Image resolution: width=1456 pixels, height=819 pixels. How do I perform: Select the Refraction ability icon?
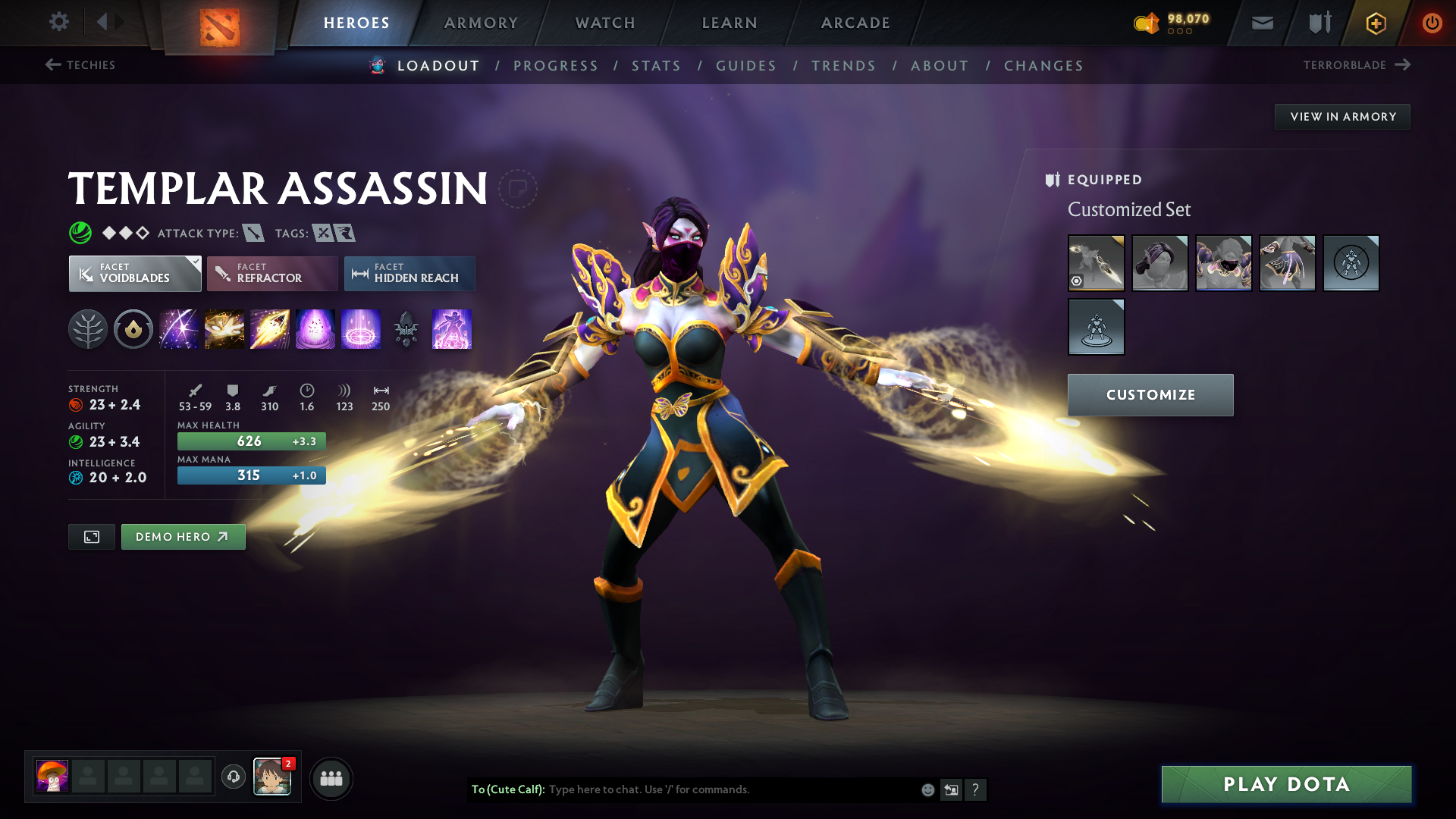pyautogui.click(x=179, y=329)
